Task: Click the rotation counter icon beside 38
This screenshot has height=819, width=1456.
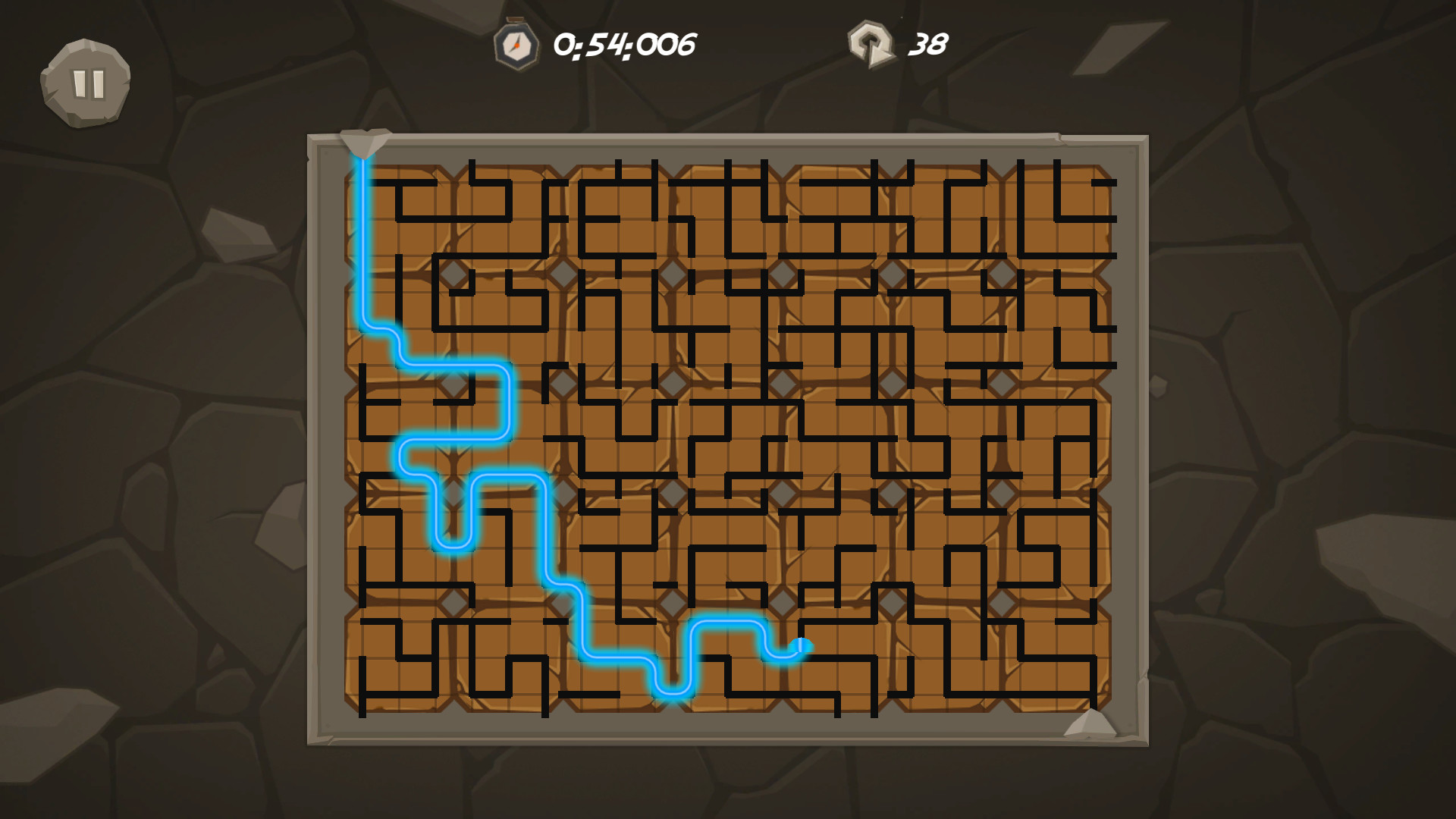Action: pos(872,45)
